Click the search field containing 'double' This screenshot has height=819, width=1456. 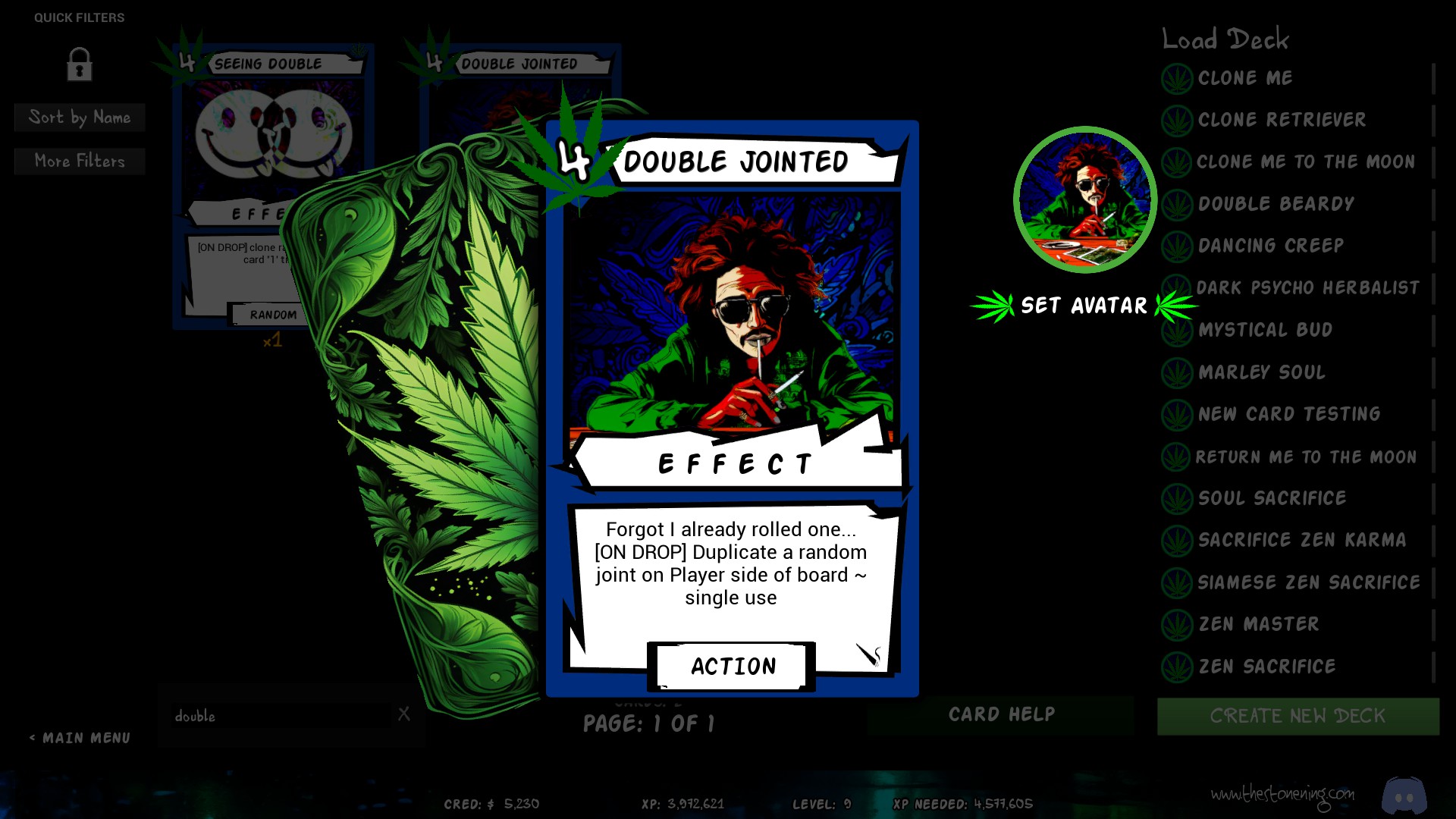click(x=281, y=716)
